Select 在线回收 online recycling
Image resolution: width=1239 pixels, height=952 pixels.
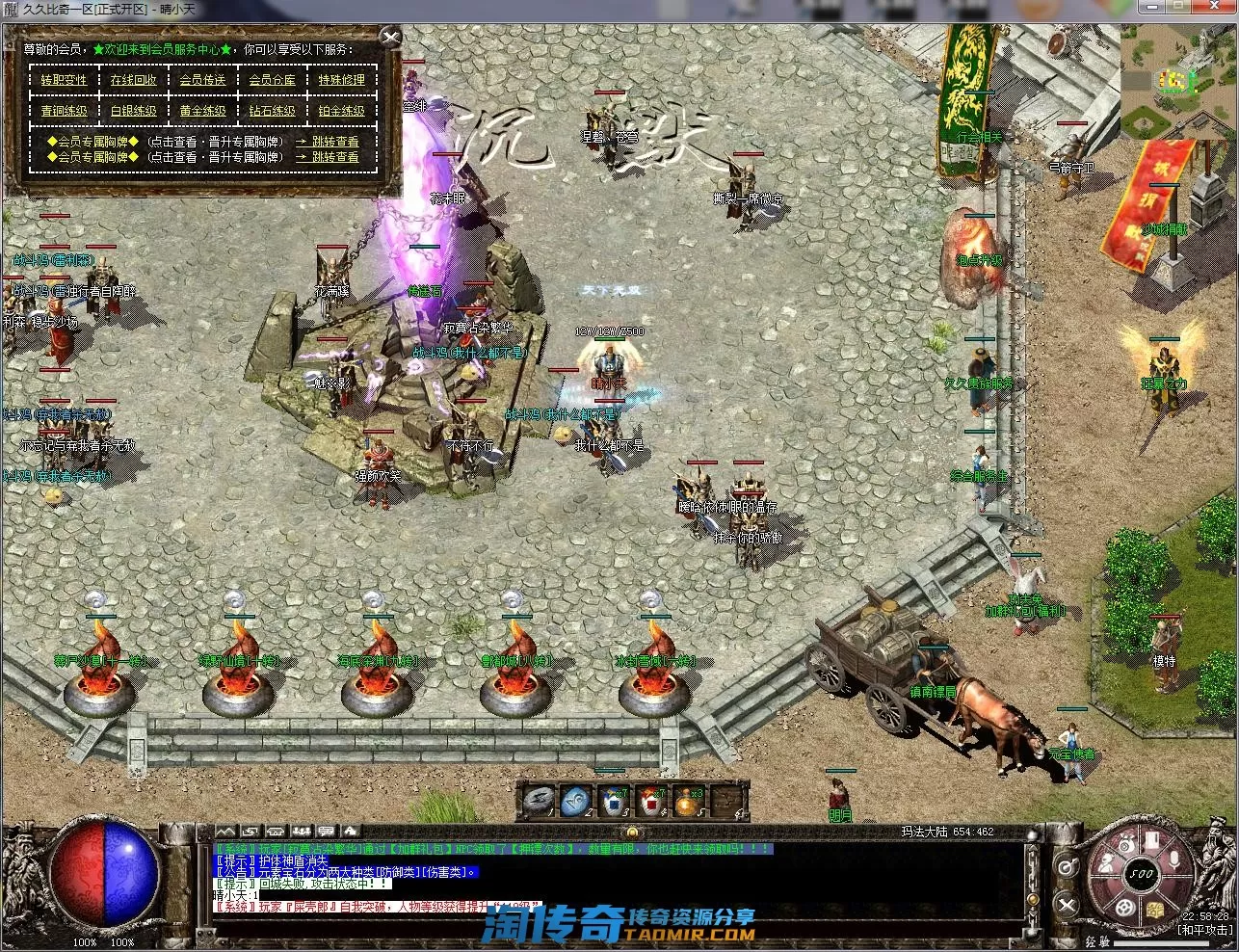coord(133,80)
